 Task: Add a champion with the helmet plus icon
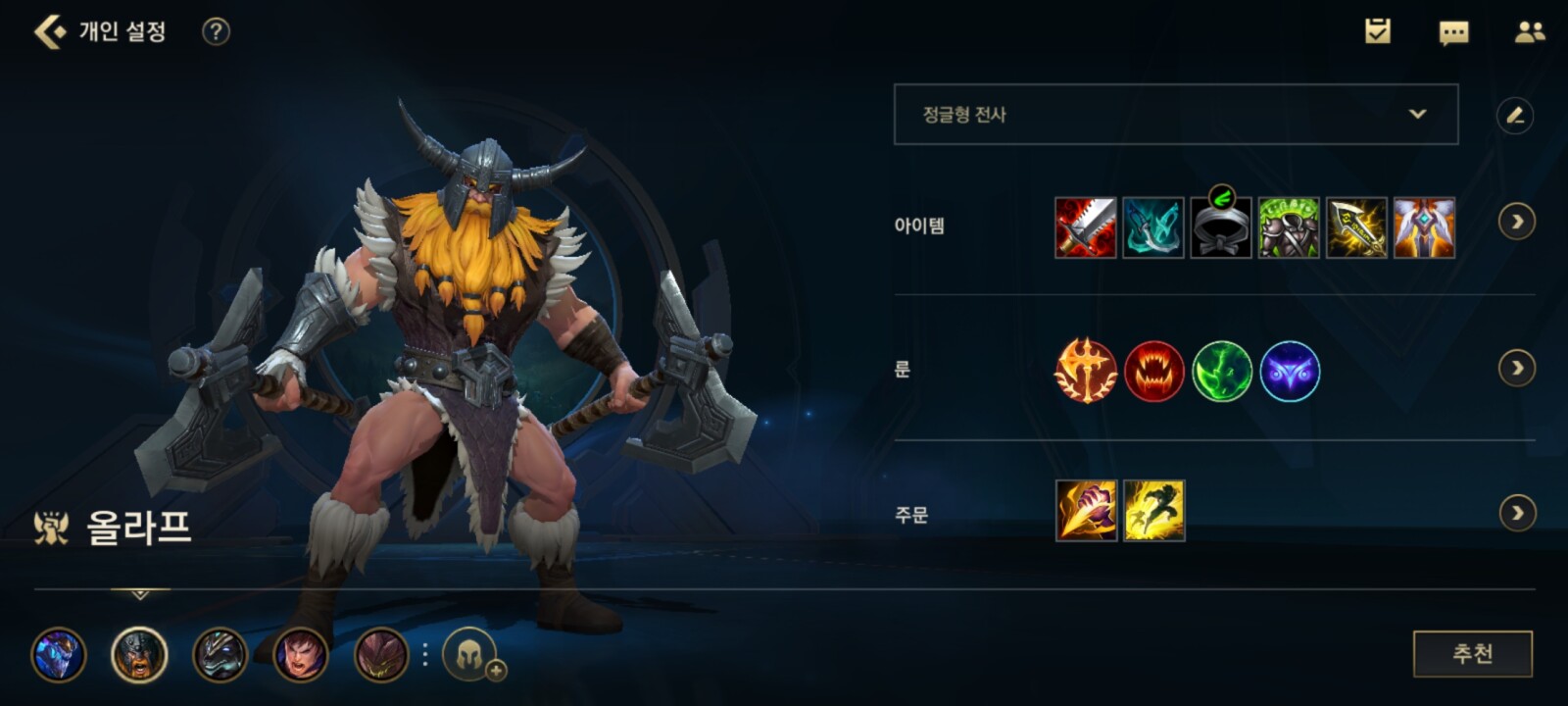pos(471,654)
